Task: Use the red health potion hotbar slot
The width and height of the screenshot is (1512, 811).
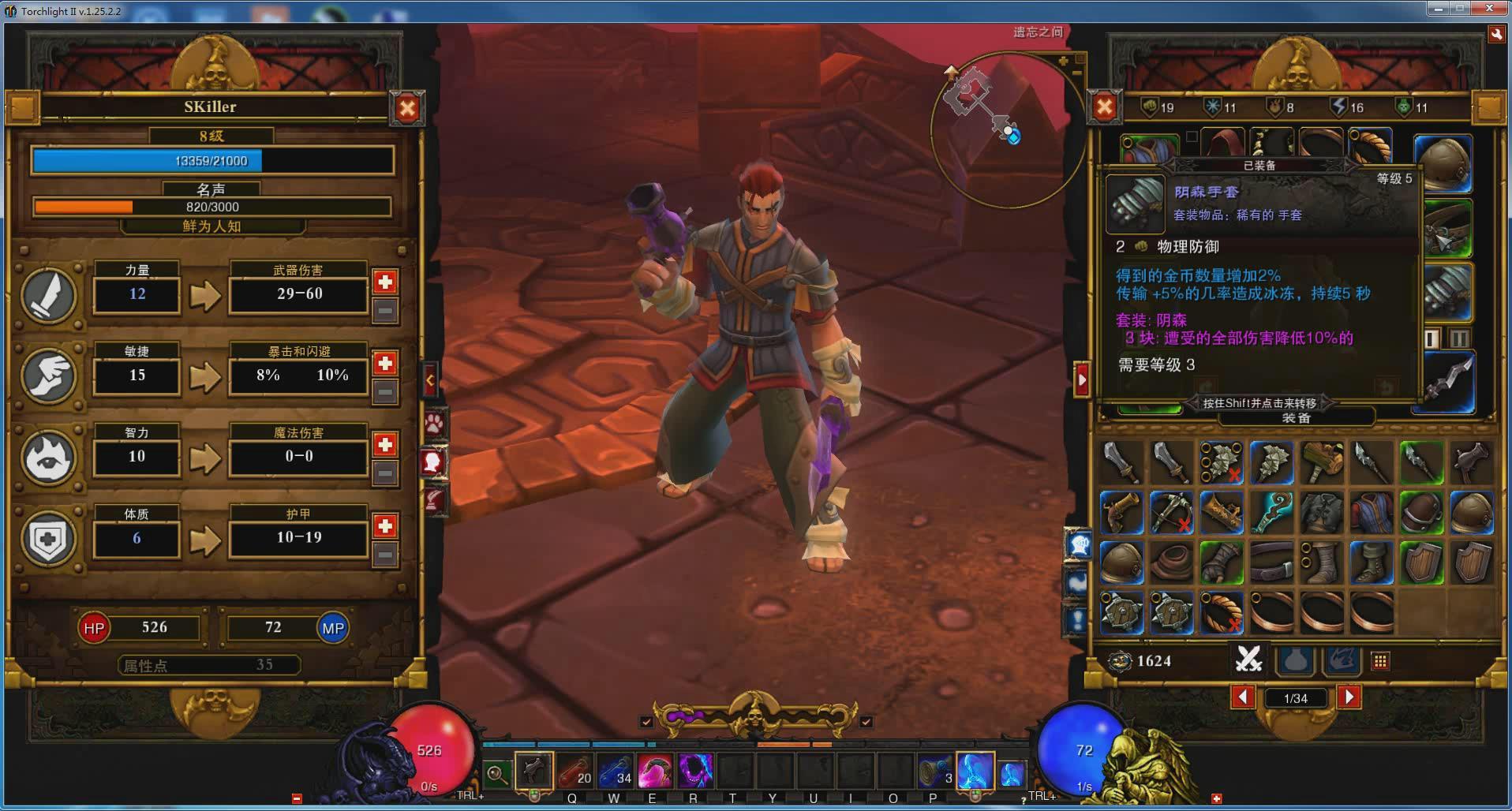Action: pos(575,772)
